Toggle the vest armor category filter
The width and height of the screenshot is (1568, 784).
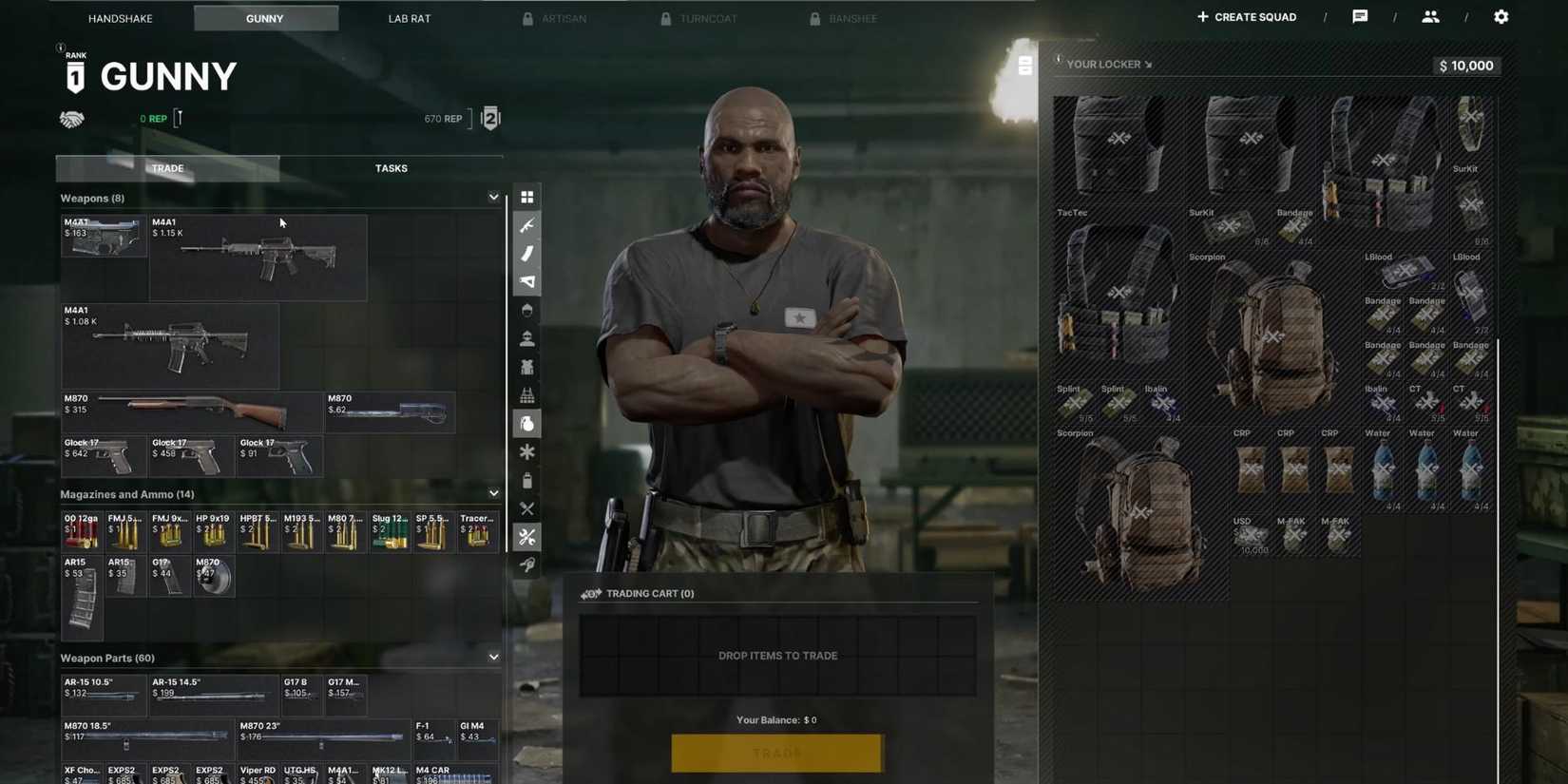(527, 367)
